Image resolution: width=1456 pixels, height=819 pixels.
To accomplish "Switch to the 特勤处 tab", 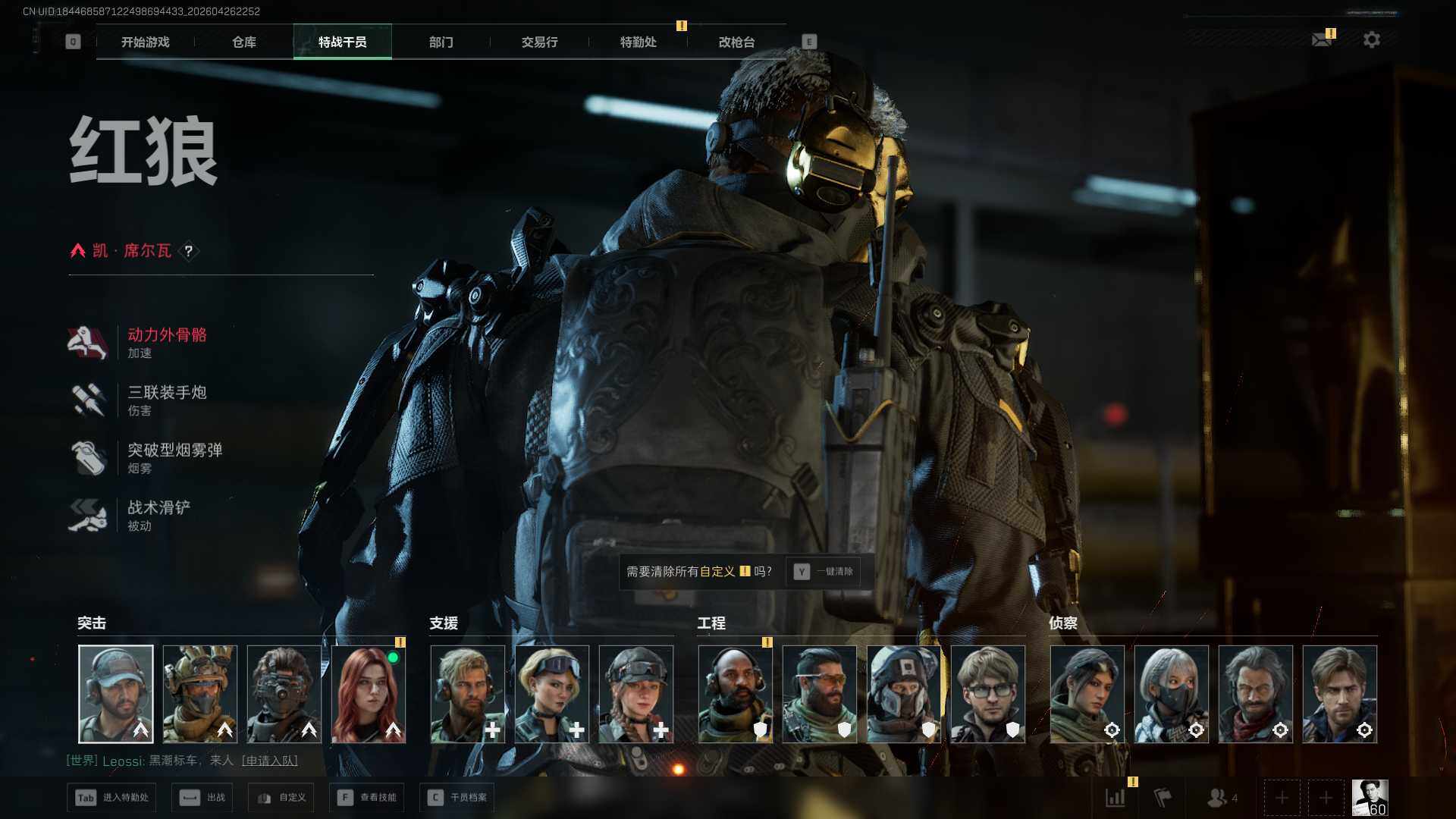I will (x=638, y=42).
